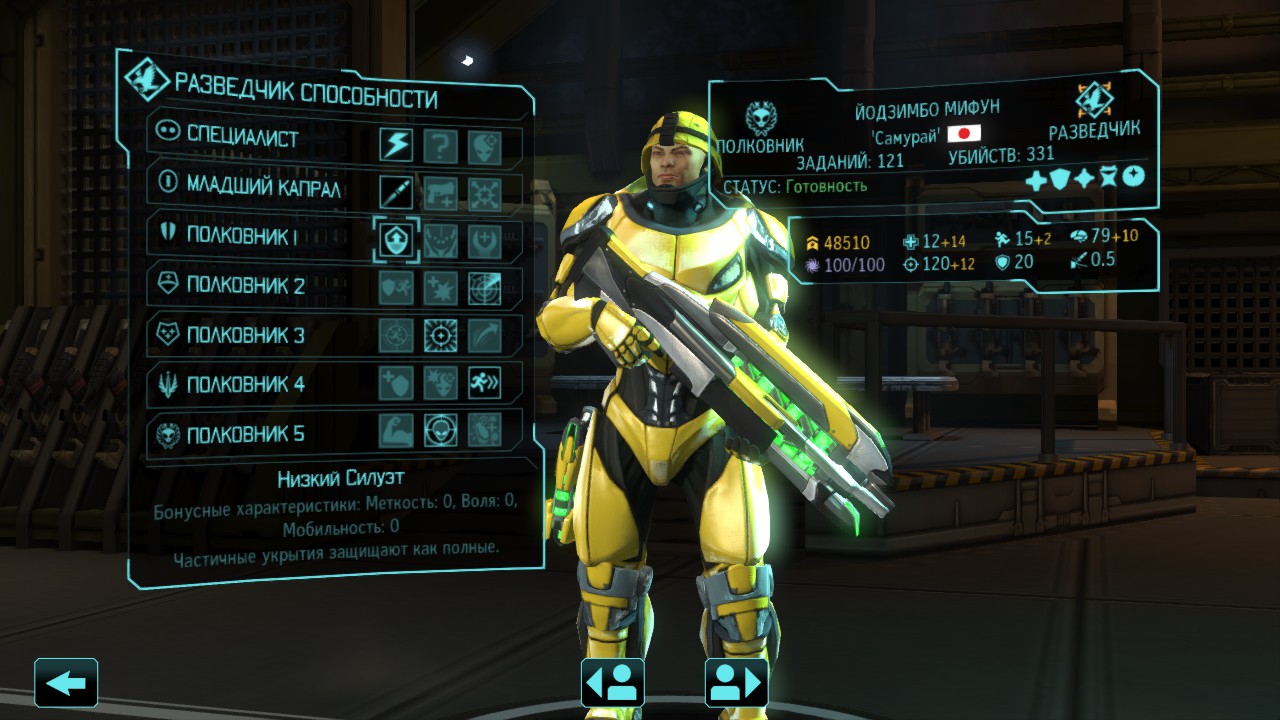
Task: Click the Полковник rank insignia
Action: pos(760,118)
